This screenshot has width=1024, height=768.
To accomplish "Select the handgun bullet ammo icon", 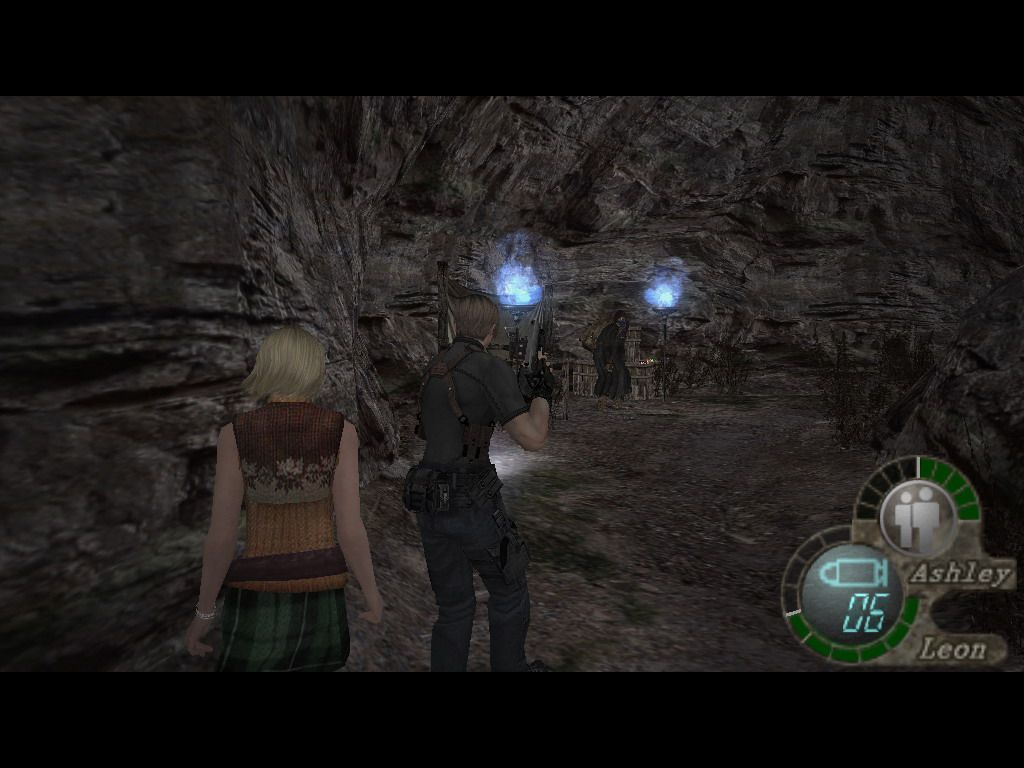I will (x=849, y=574).
